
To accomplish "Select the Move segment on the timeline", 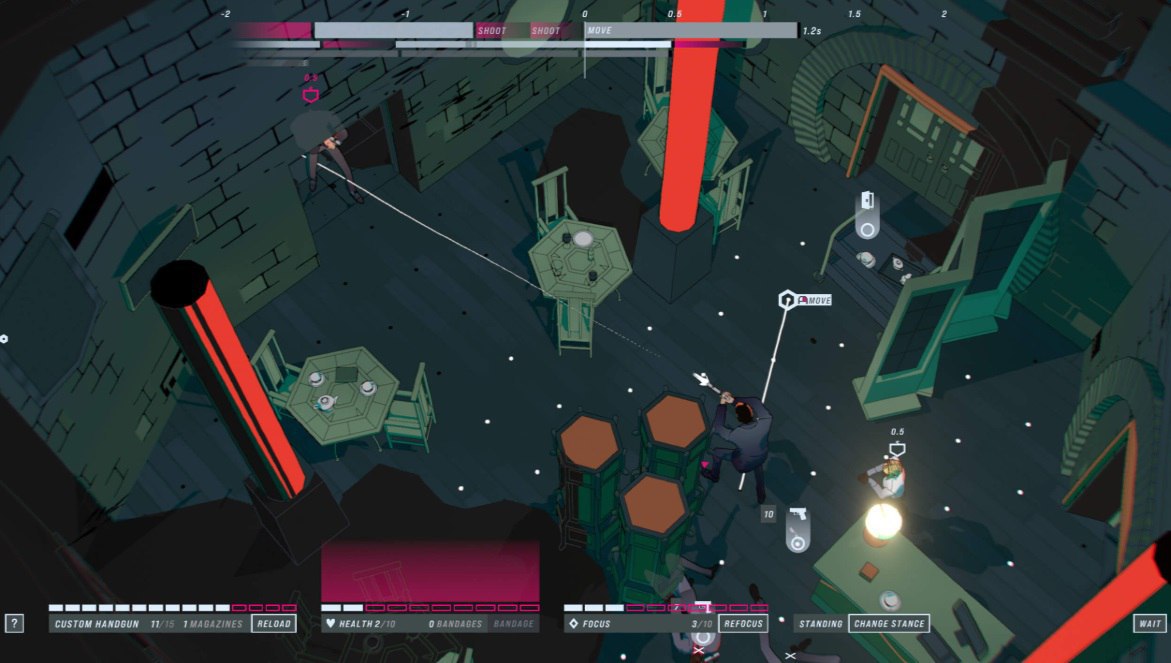I will click(x=690, y=31).
